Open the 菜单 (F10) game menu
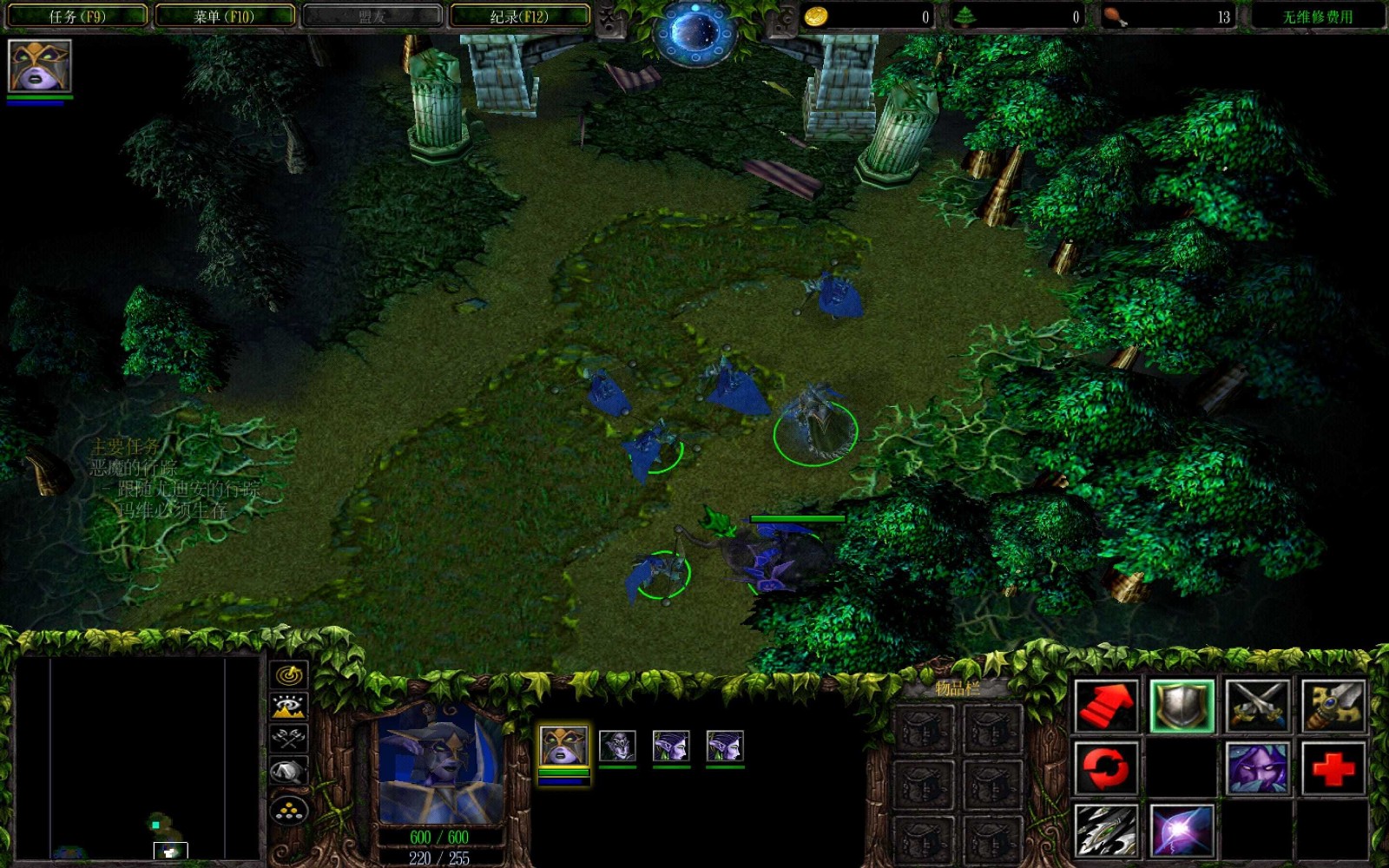The width and height of the screenshot is (1389, 868). [224, 16]
